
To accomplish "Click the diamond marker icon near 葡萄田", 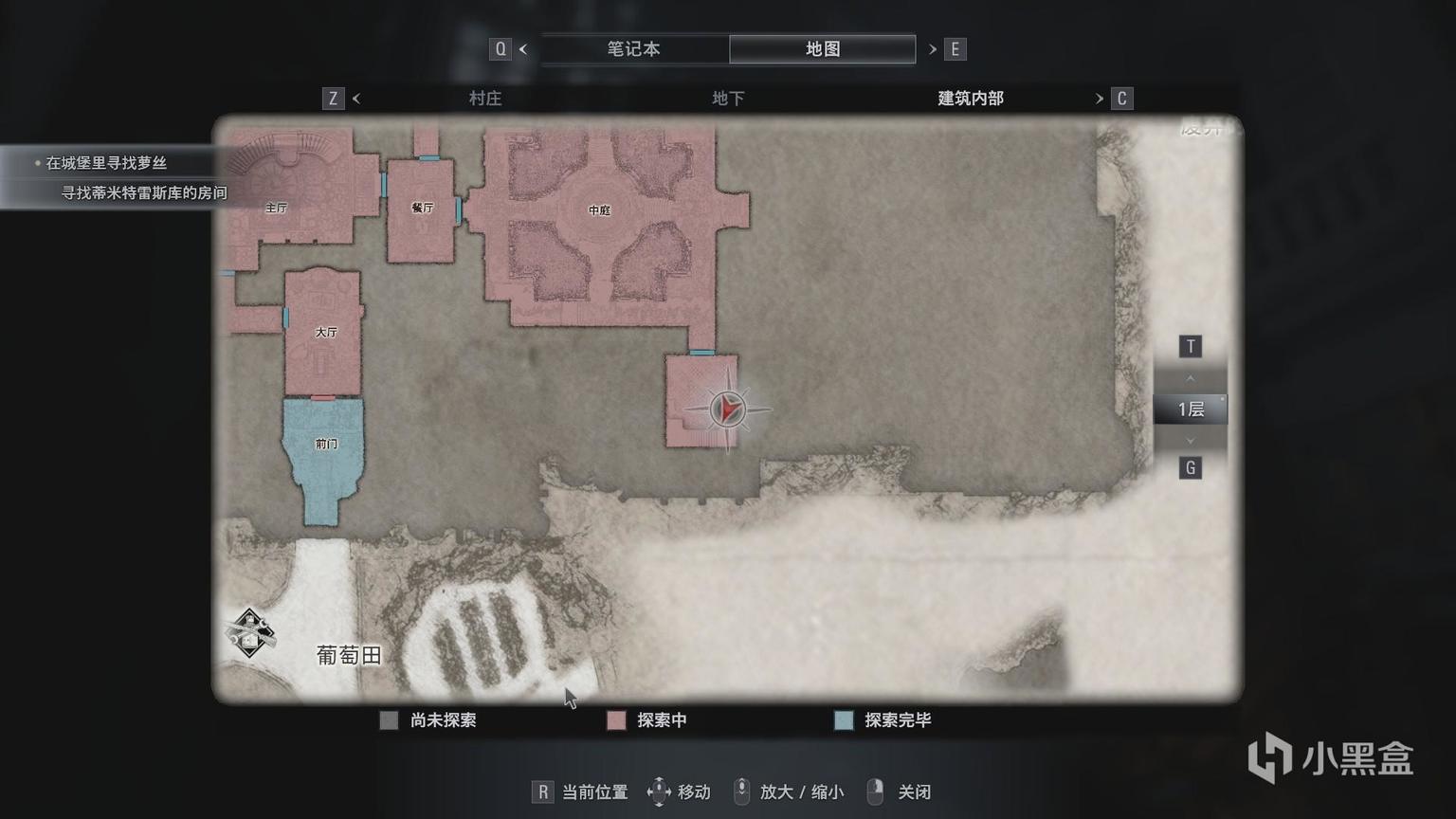I will (250, 633).
